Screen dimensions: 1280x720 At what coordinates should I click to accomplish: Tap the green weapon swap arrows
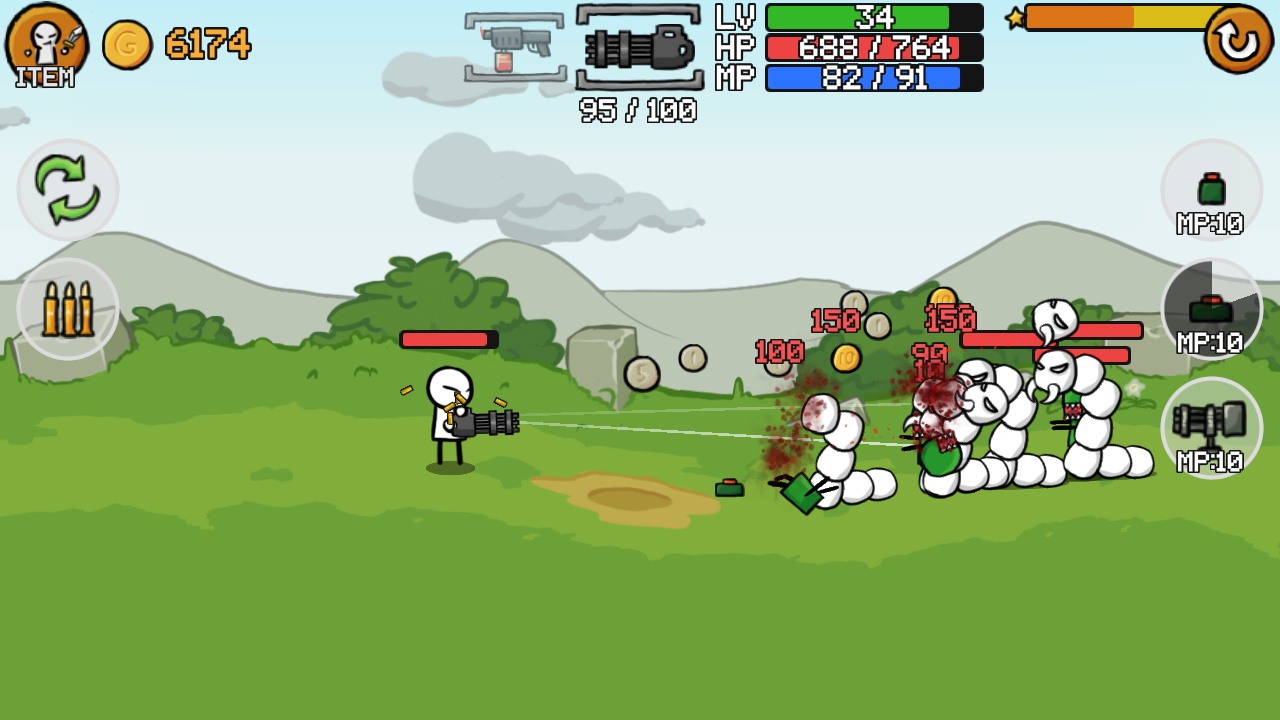click(67, 190)
